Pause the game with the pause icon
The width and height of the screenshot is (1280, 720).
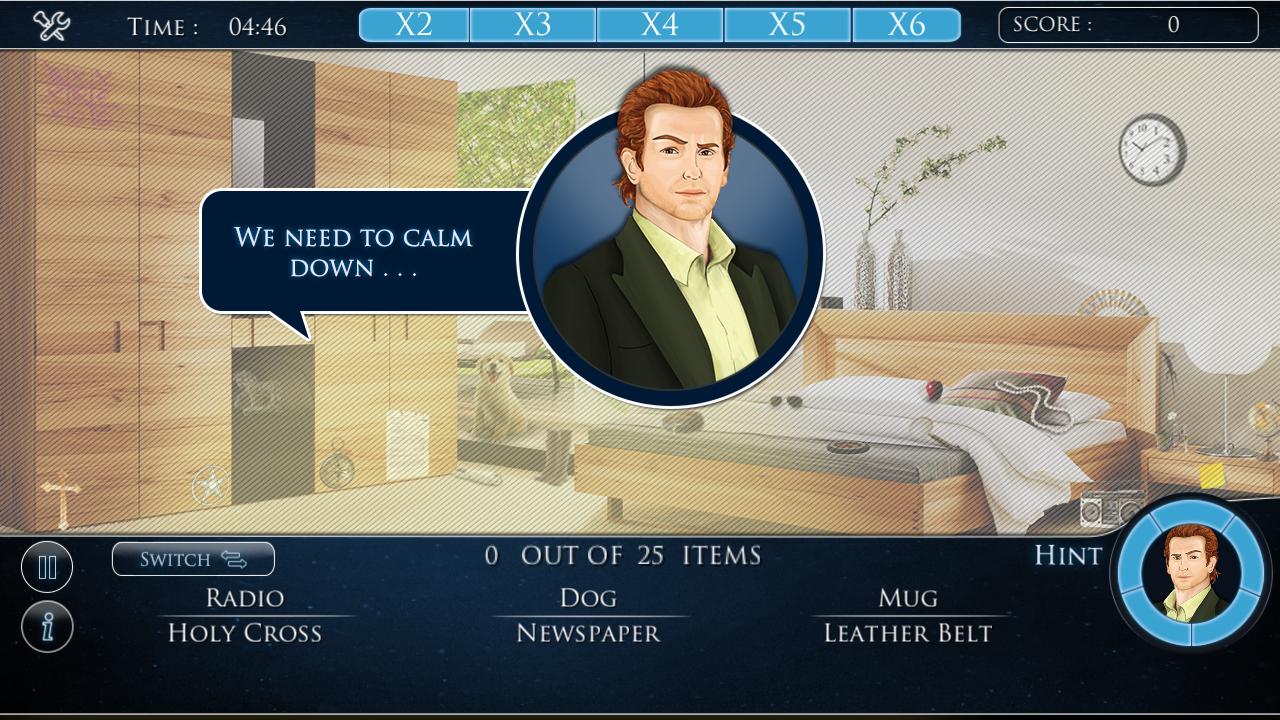[x=47, y=566]
